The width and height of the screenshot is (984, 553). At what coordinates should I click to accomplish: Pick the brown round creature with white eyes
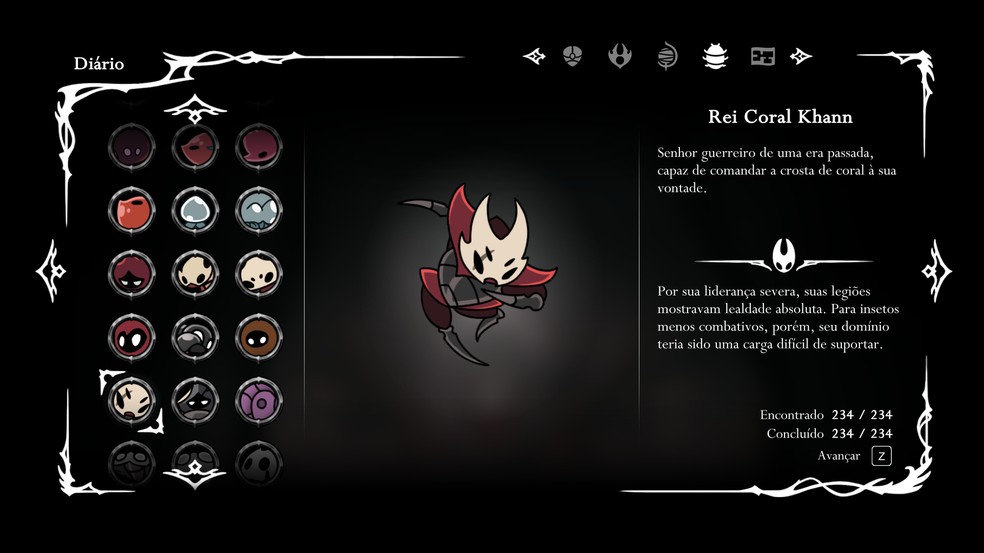click(x=259, y=337)
